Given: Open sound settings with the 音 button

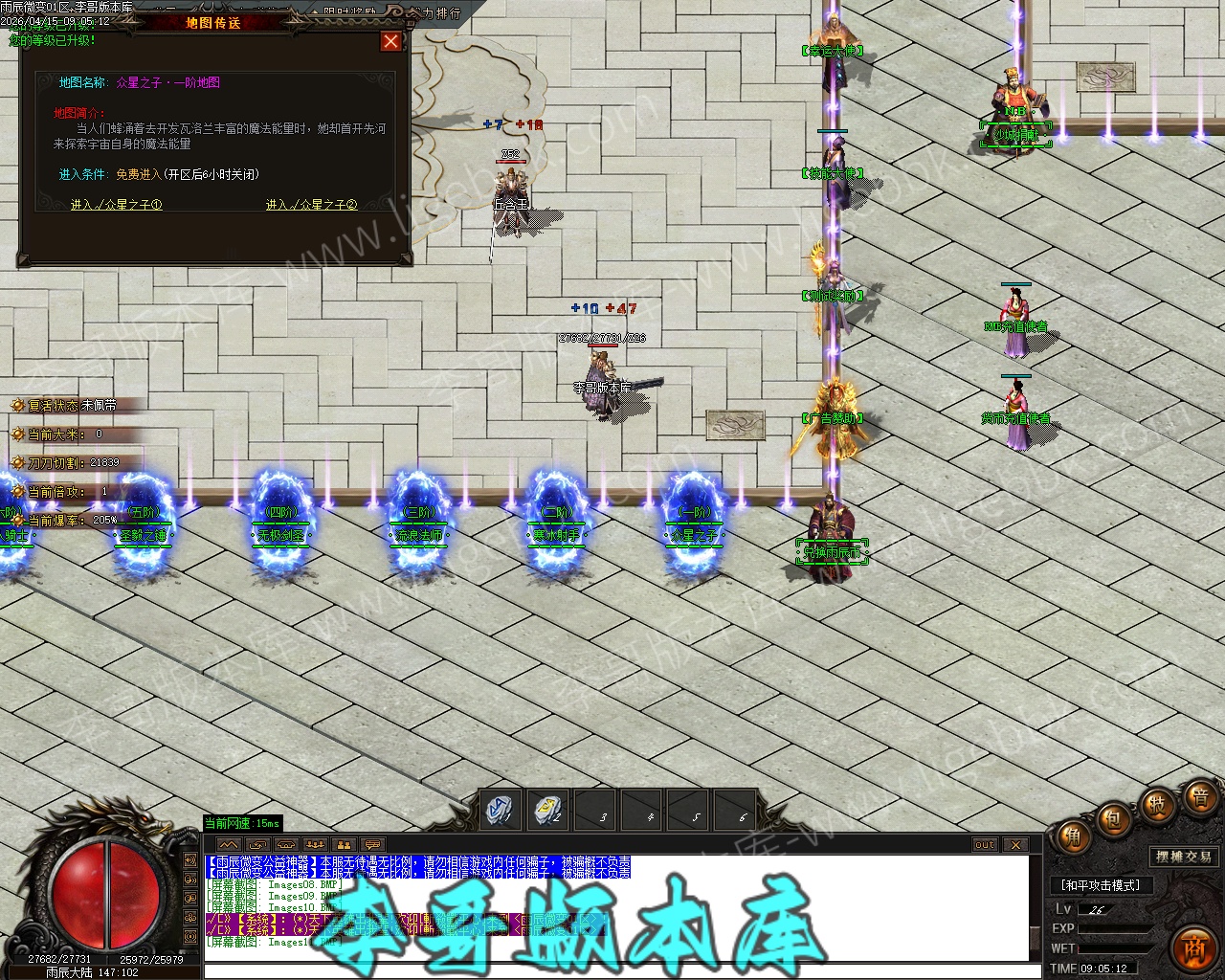Looking at the screenshot, I should [x=1199, y=797].
